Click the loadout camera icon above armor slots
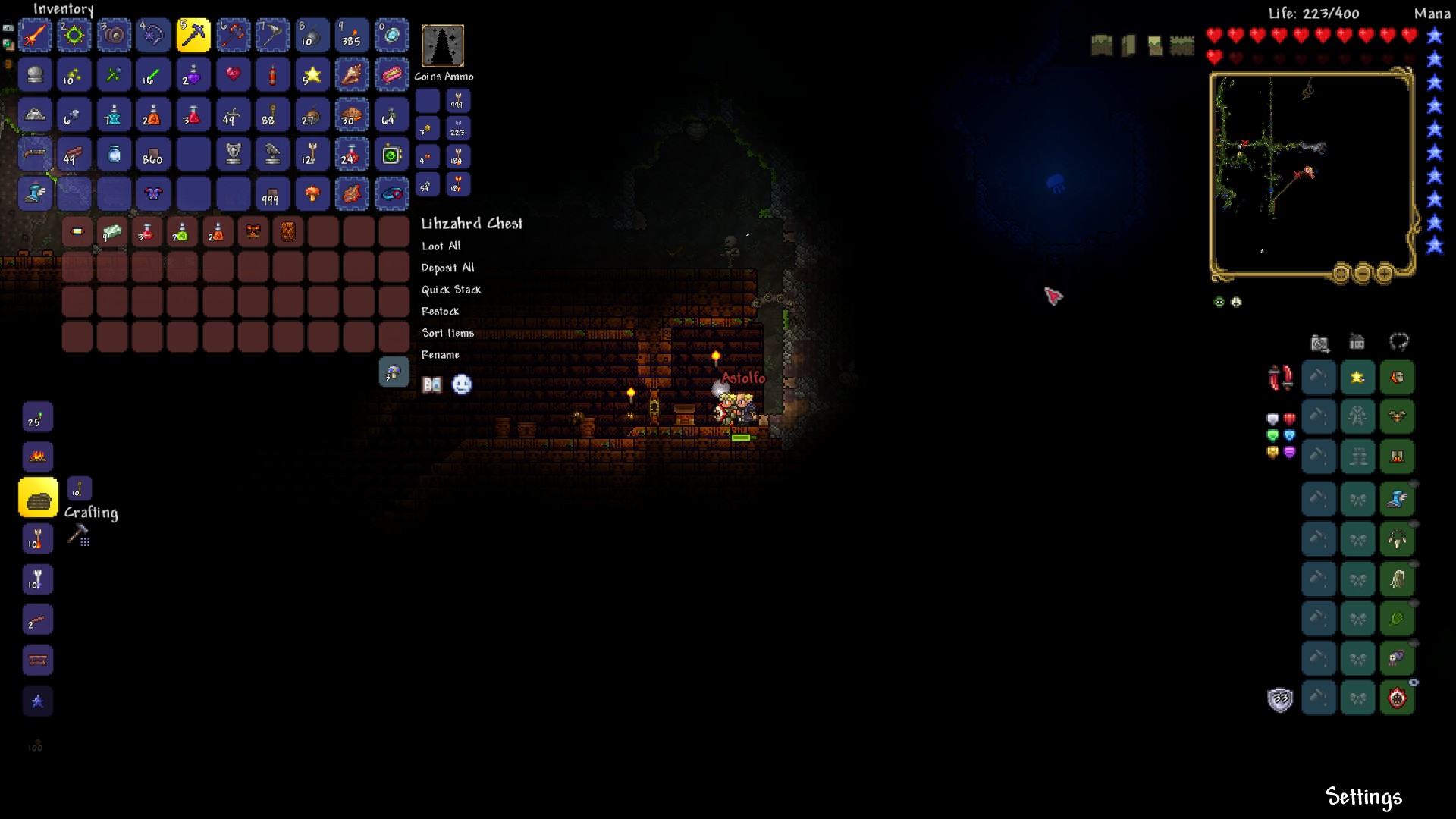The image size is (1456, 819). [x=1319, y=344]
